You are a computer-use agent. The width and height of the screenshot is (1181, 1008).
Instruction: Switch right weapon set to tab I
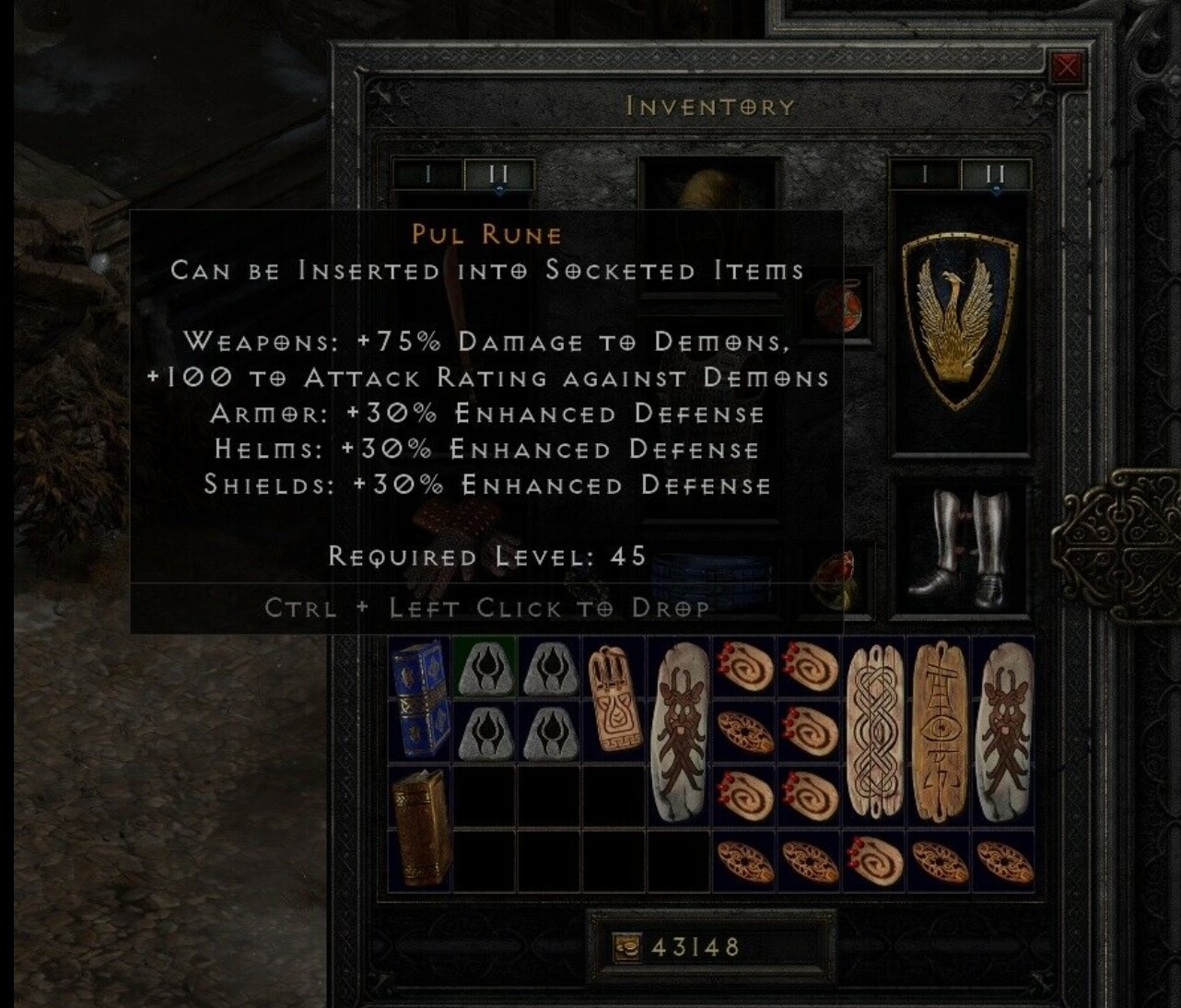point(926,173)
